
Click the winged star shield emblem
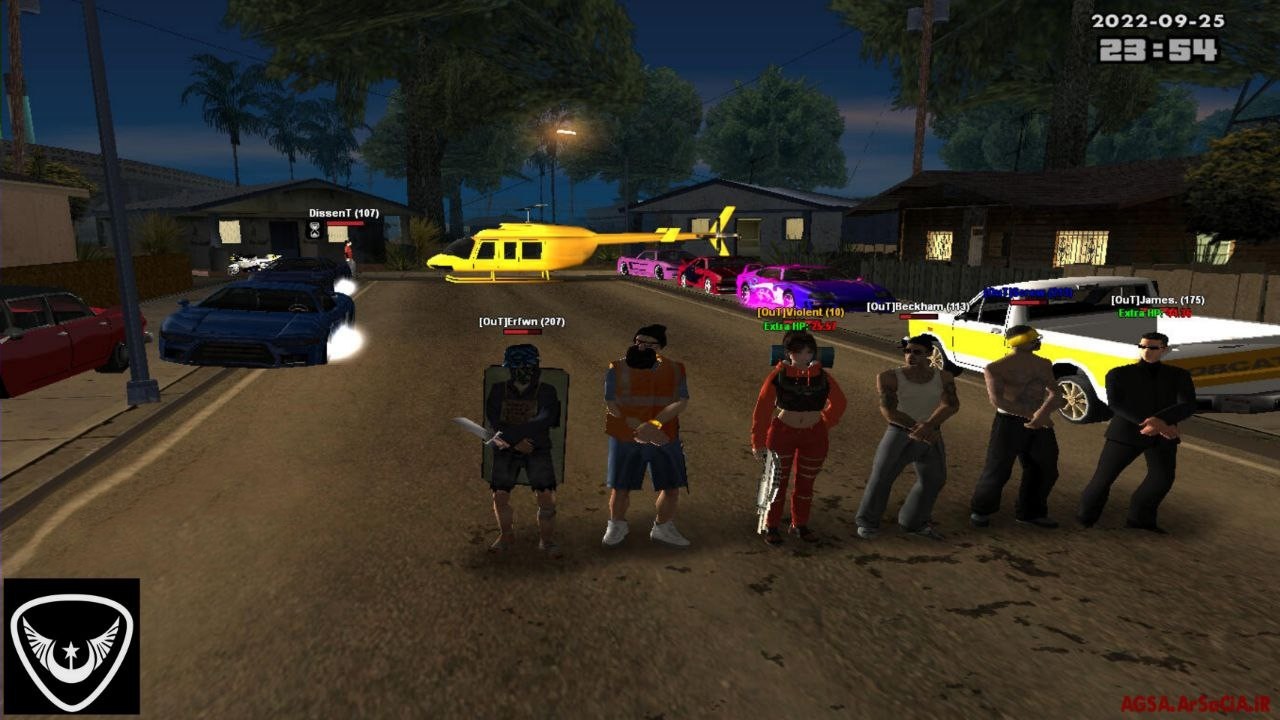pyautogui.click(x=71, y=646)
